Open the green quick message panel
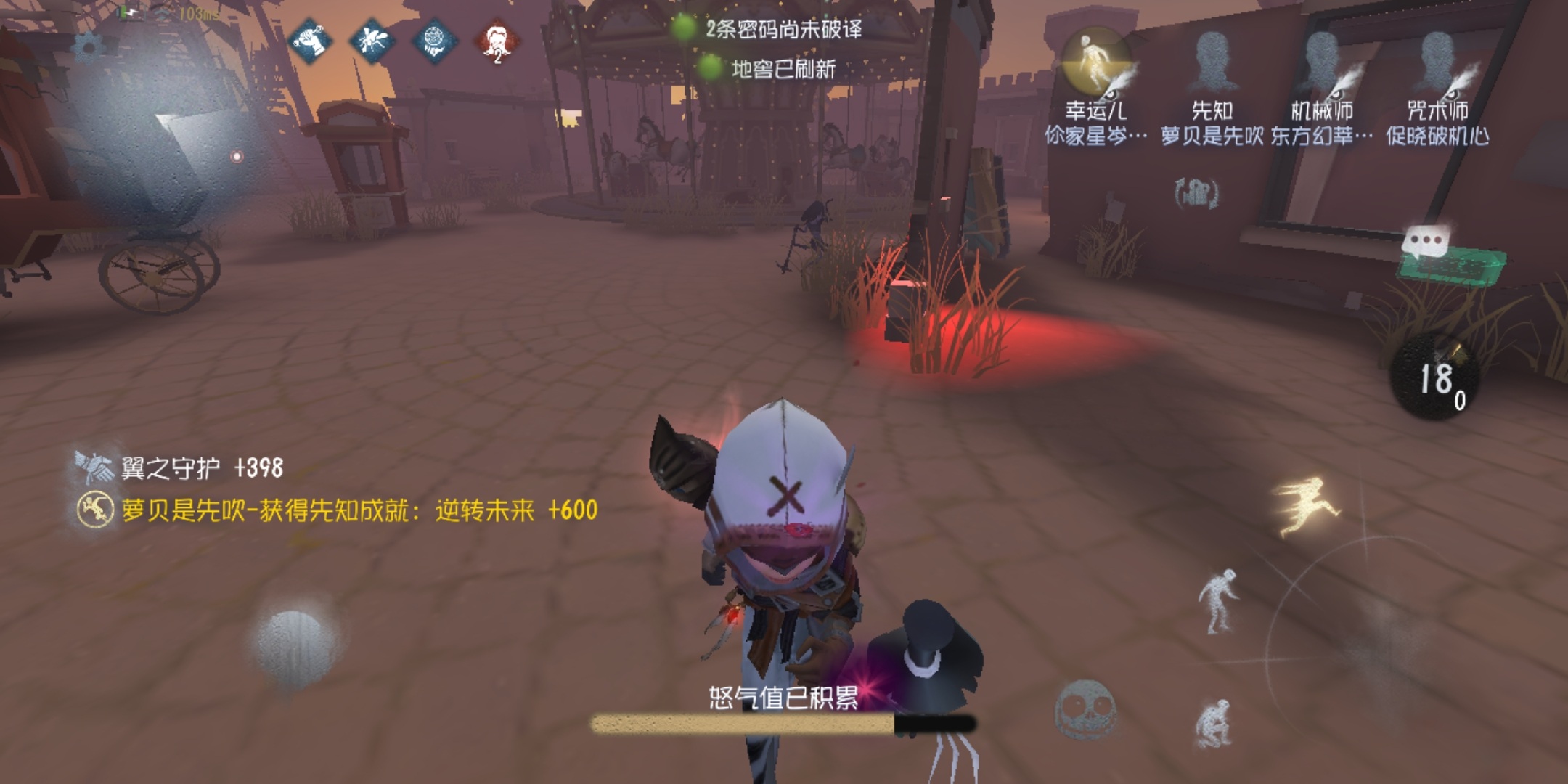This screenshot has height=784, width=1568. [x=1452, y=267]
